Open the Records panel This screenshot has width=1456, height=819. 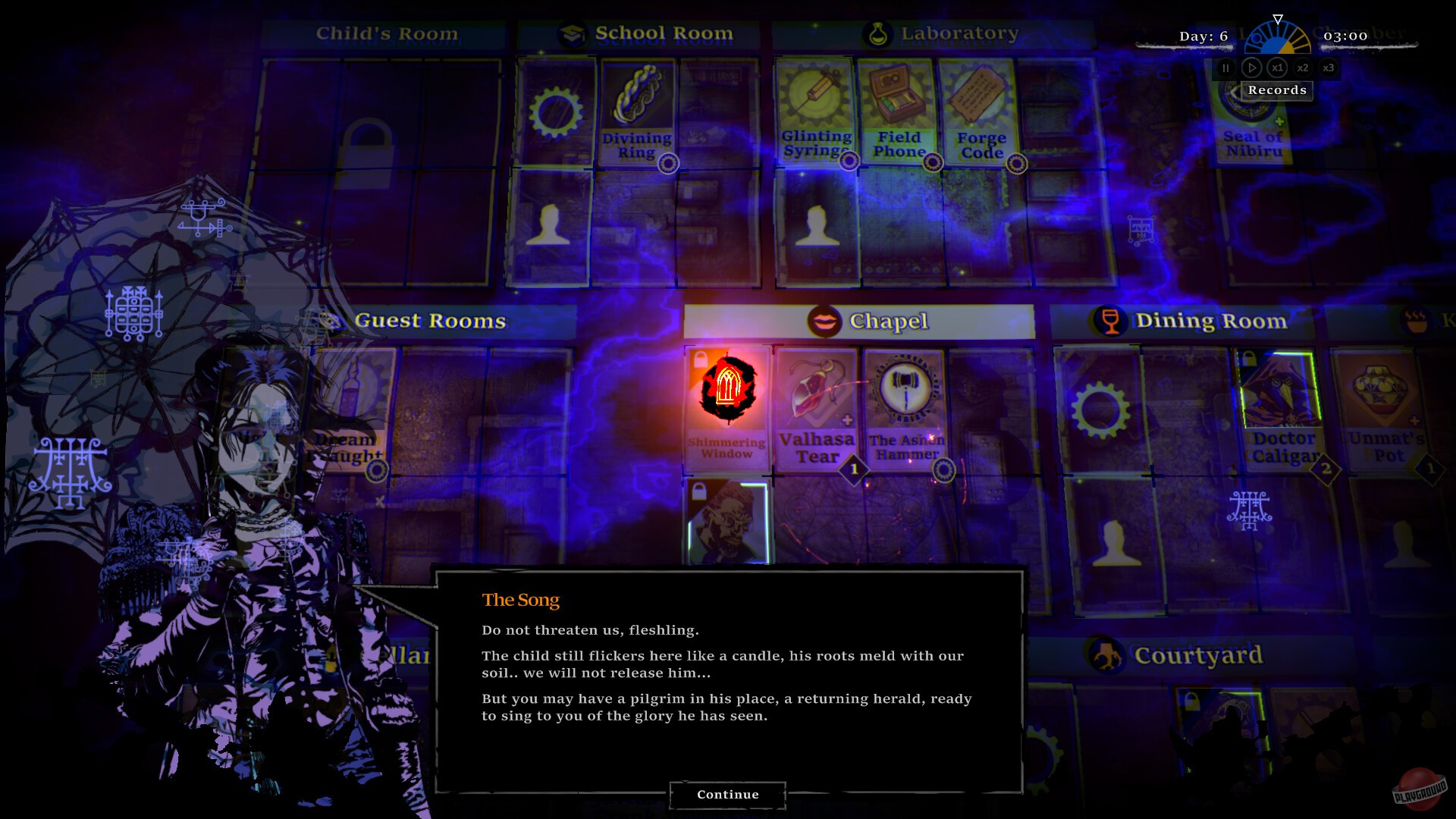click(x=1277, y=90)
